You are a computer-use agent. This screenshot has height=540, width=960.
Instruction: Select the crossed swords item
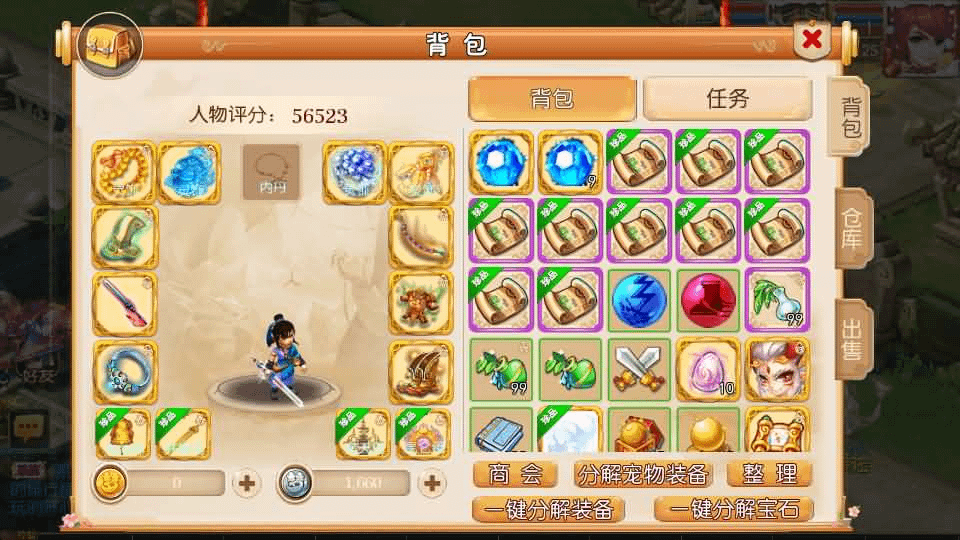point(639,367)
